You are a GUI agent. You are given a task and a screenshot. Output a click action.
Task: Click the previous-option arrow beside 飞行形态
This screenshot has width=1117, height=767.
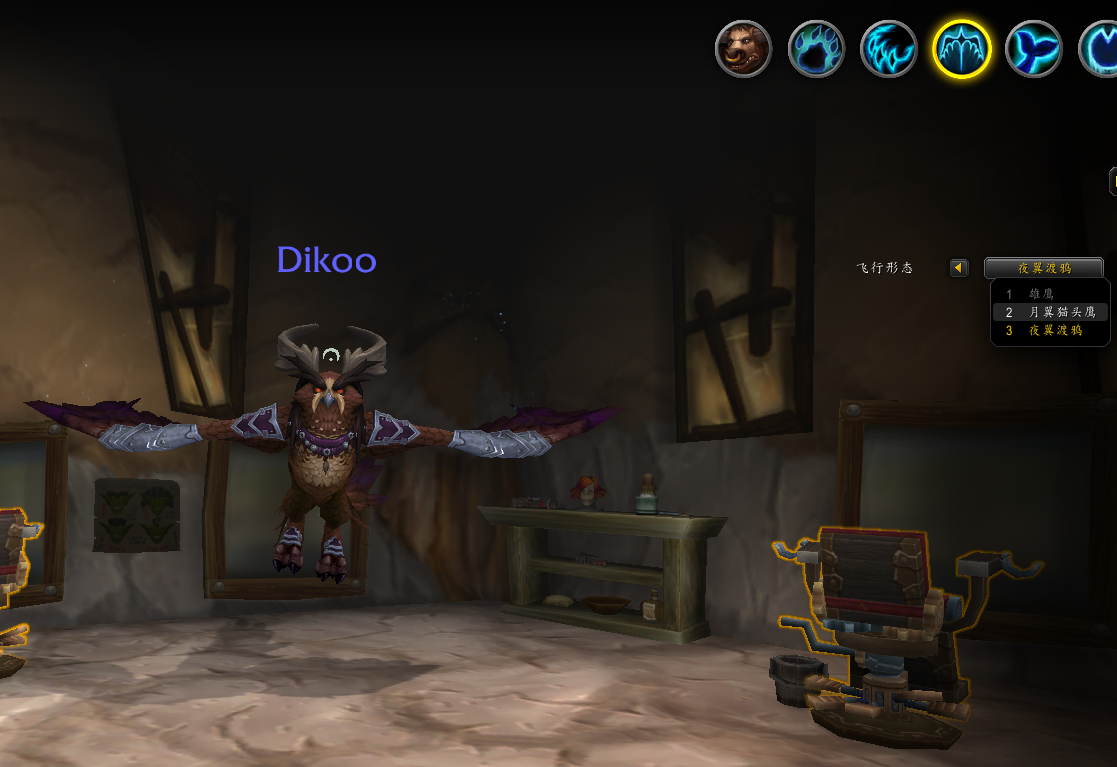959,268
